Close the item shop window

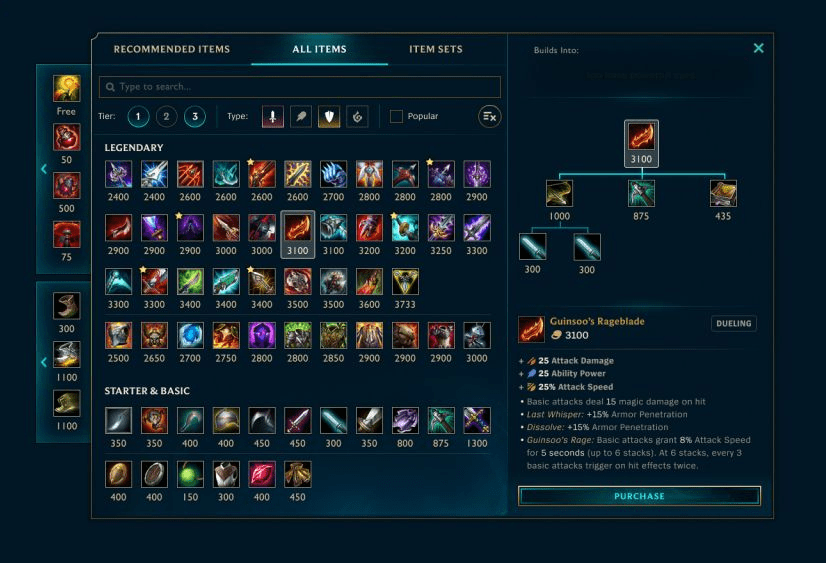click(758, 48)
